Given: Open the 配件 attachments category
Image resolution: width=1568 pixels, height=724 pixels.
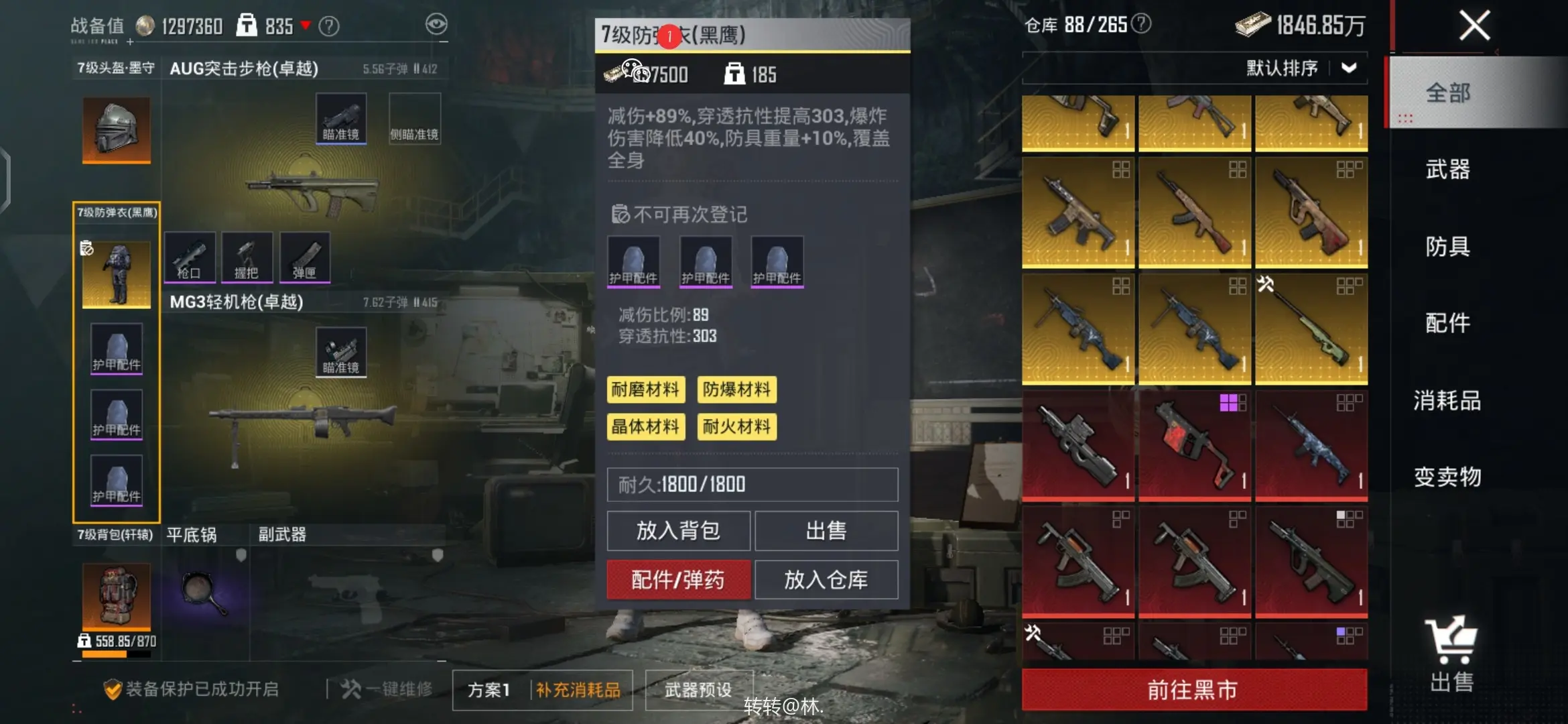Looking at the screenshot, I should click(x=1447, y=323).
